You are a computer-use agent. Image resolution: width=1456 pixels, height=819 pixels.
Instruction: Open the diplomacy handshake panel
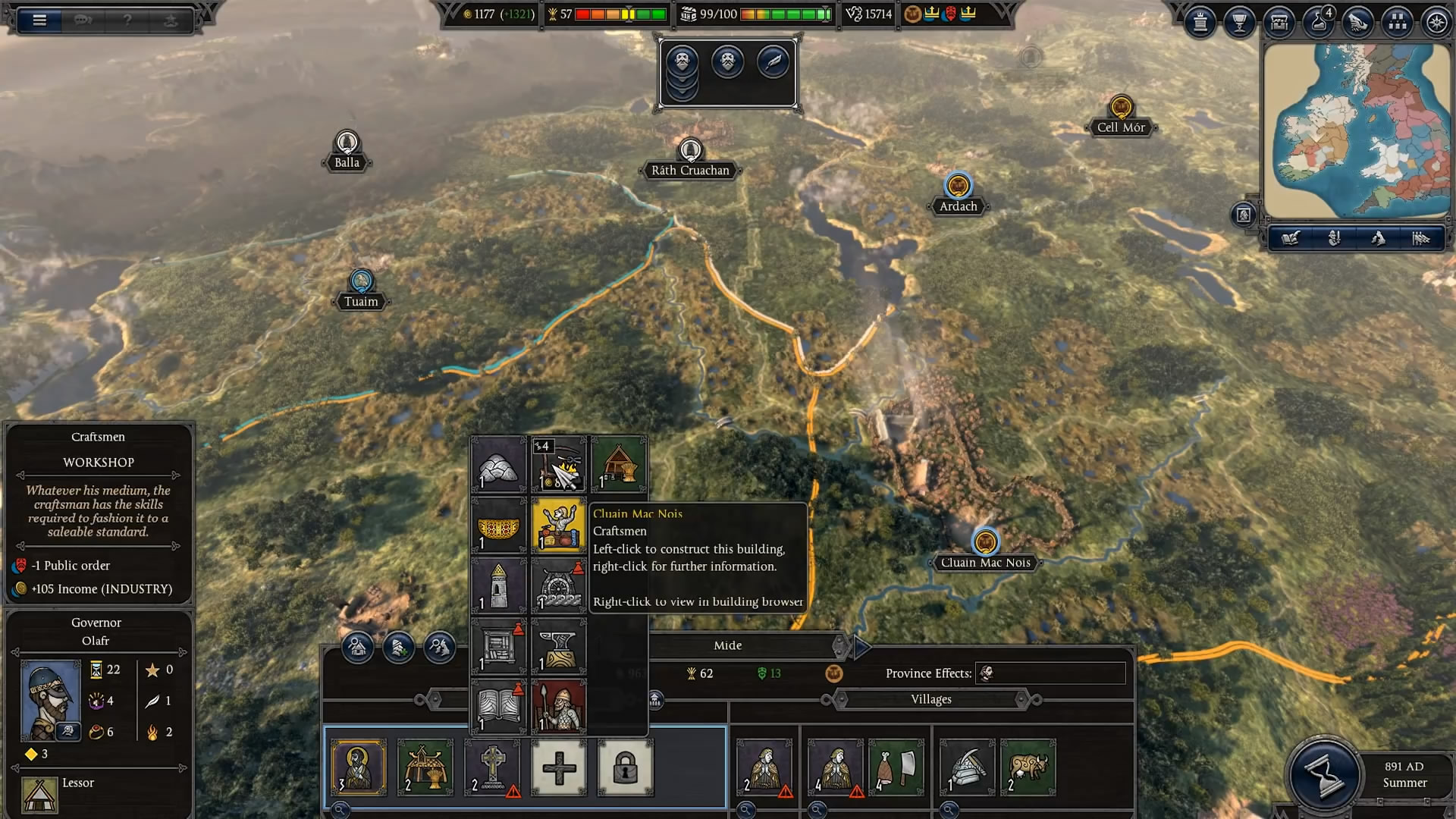(x=1357, y=23)
